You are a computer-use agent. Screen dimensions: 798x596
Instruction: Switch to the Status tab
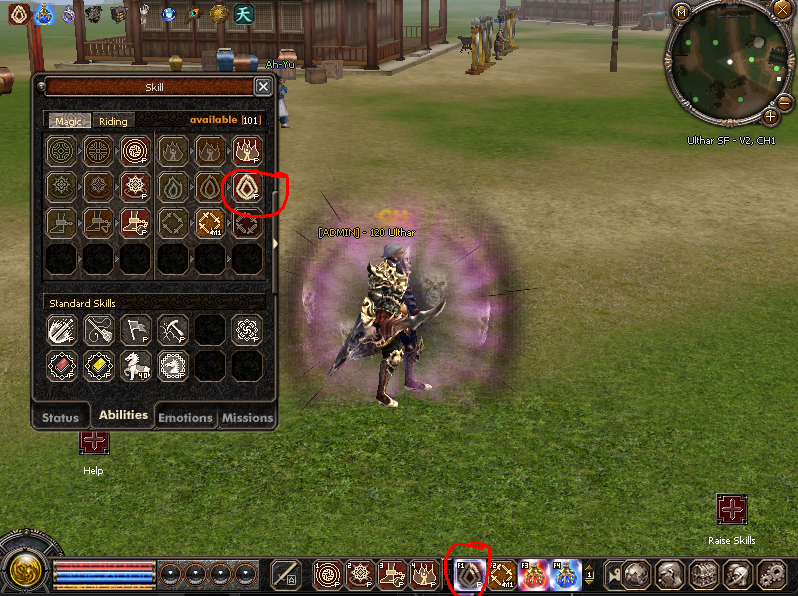coord(60,418)
